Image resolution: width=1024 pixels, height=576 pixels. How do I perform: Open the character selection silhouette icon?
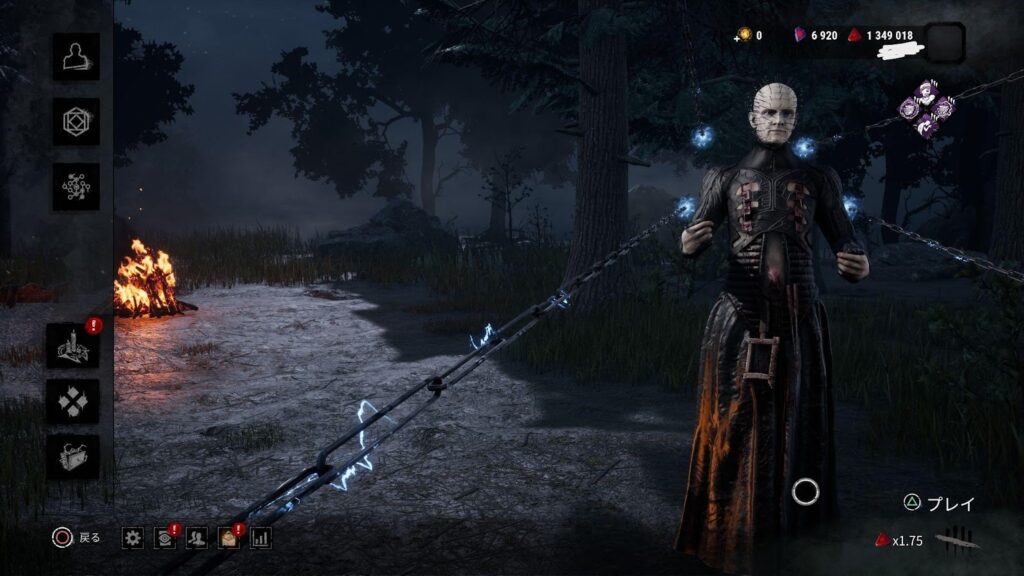pos(76,57)
